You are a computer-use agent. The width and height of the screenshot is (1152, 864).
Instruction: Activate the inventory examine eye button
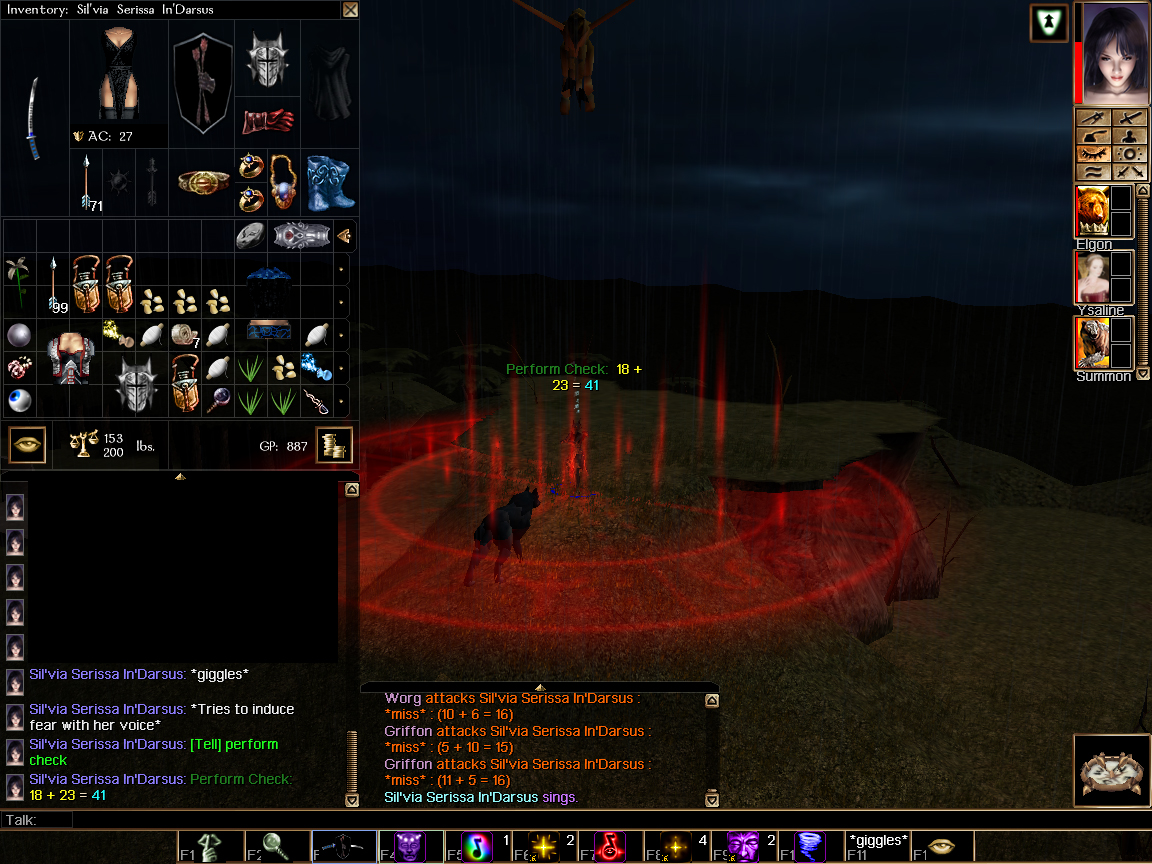click(x=27, y=444)
